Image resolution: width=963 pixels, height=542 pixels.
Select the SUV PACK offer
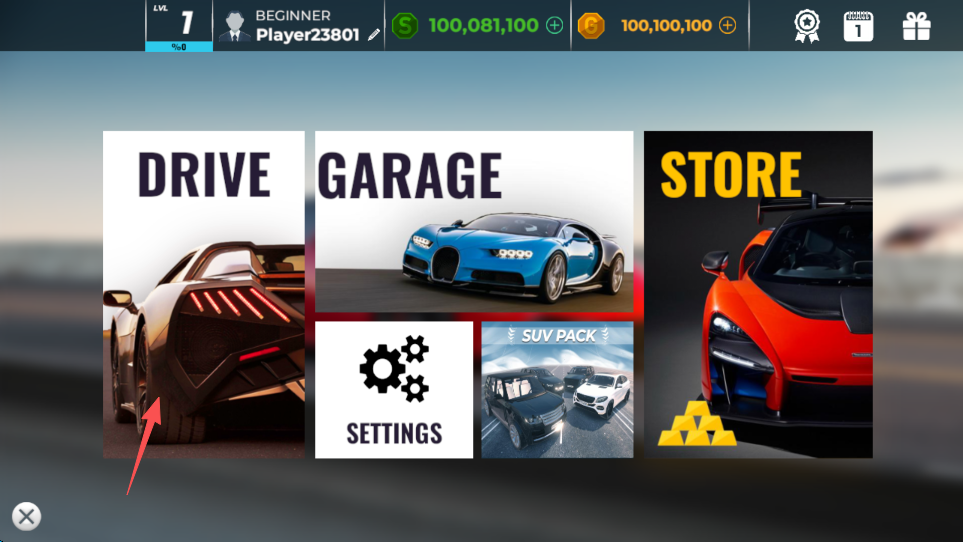(x=557, y=389)
